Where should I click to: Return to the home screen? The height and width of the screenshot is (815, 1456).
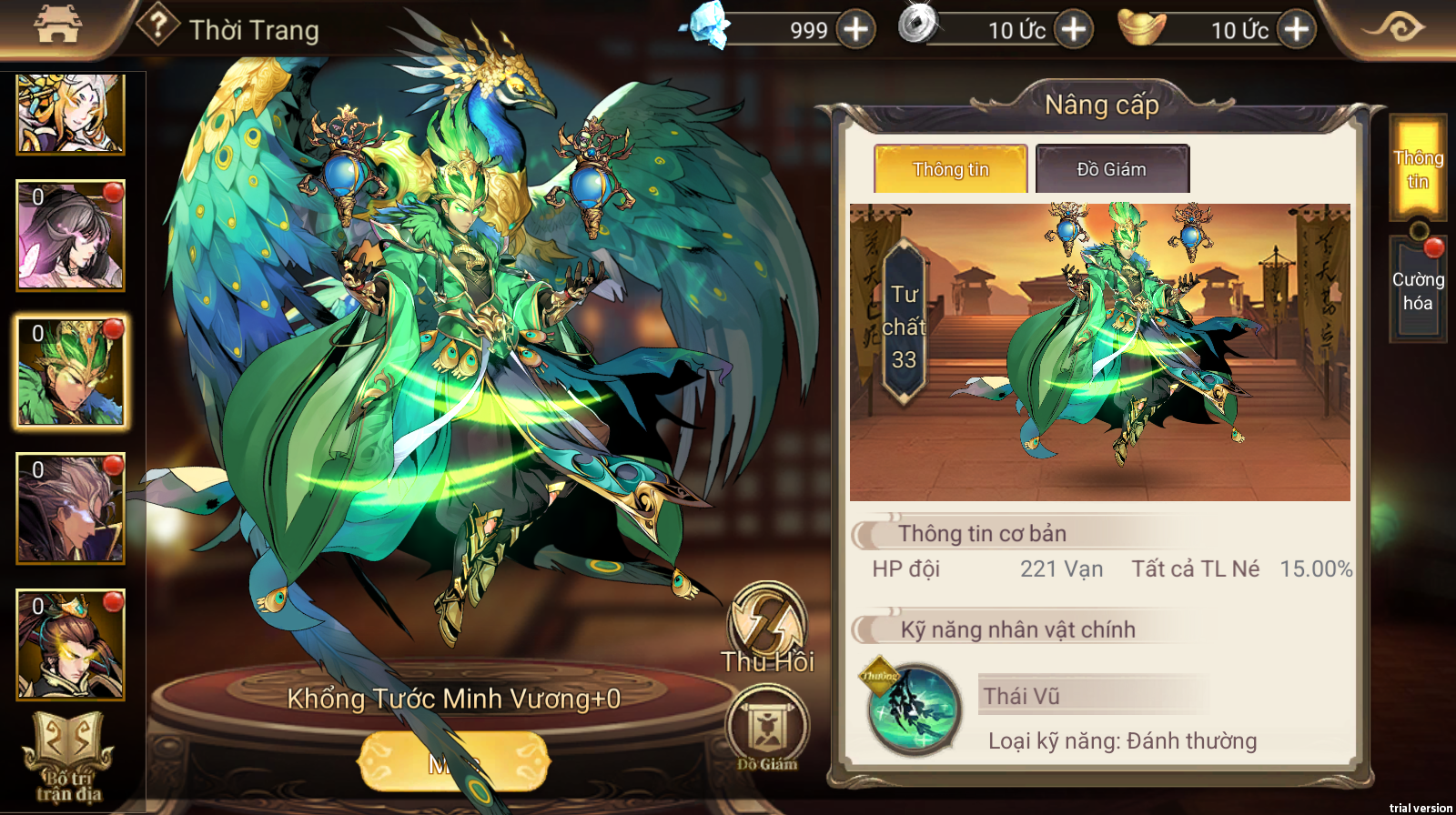point(56,25)
